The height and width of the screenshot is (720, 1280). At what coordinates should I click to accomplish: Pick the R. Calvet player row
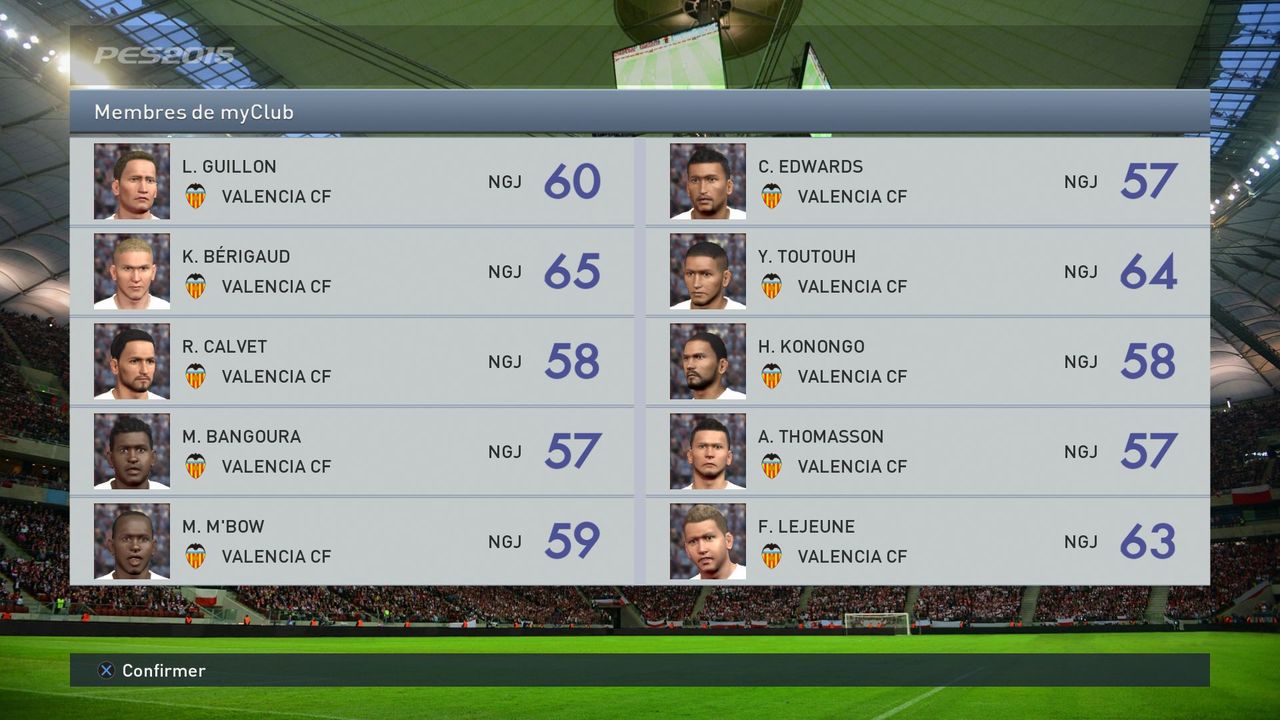(x=351, y=361)
